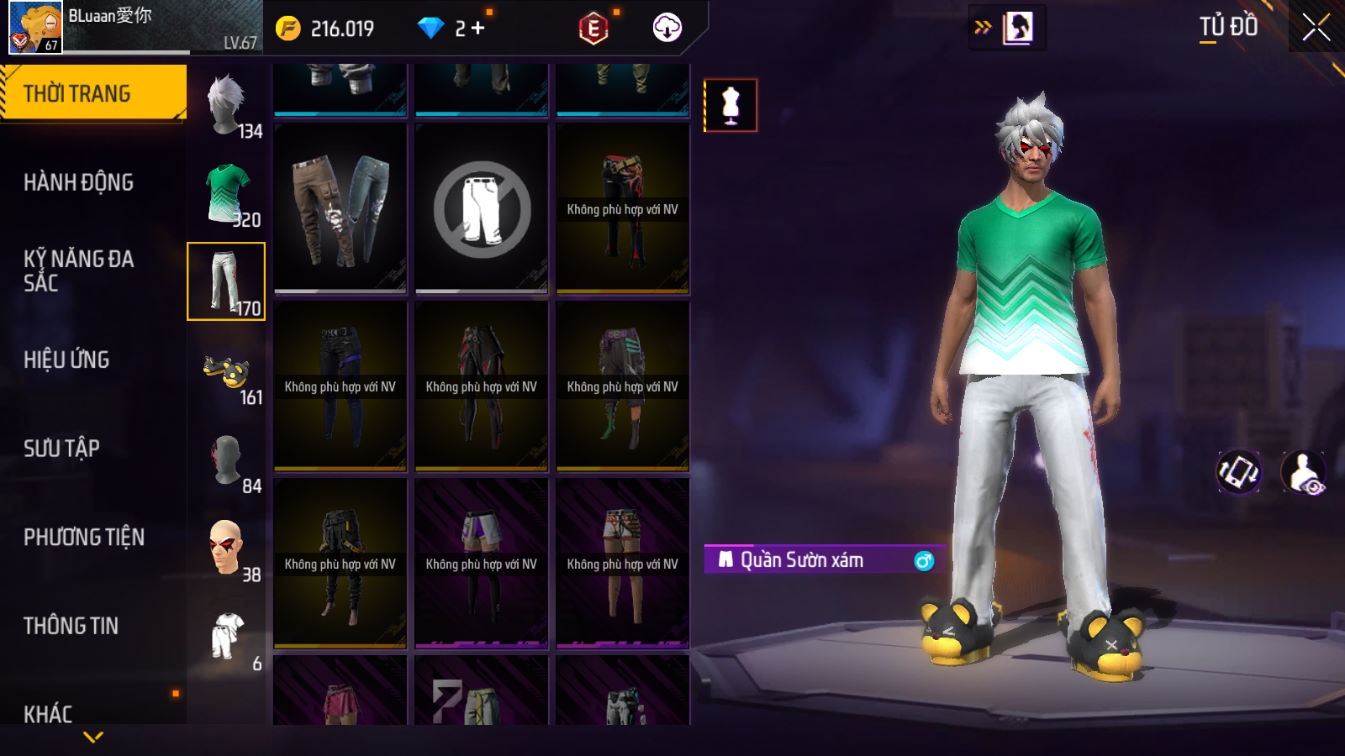
Task: Open the player profile avatar
Action: click(35, 27)
